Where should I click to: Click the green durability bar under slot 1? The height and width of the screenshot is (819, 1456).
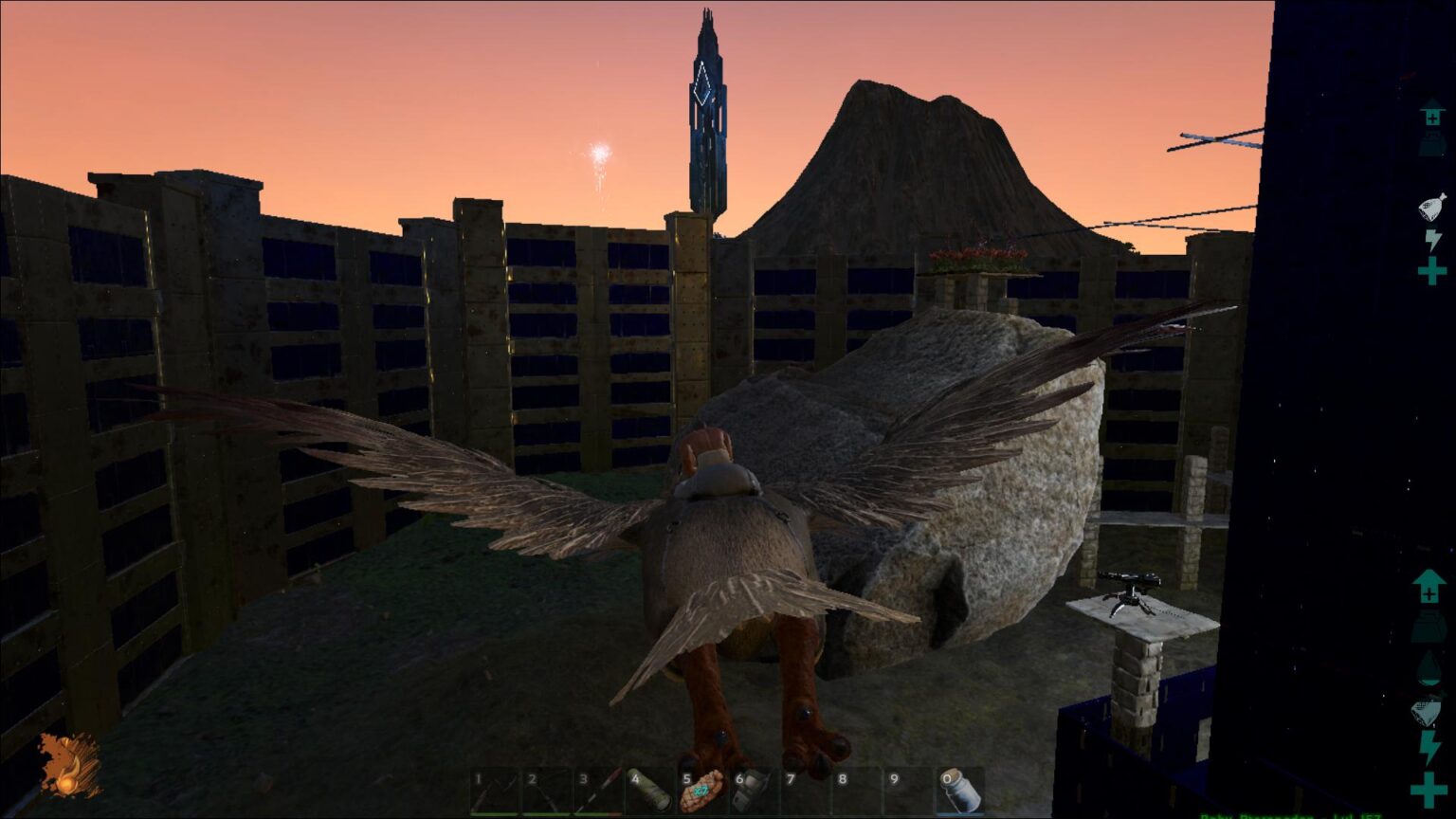point(496,812)
